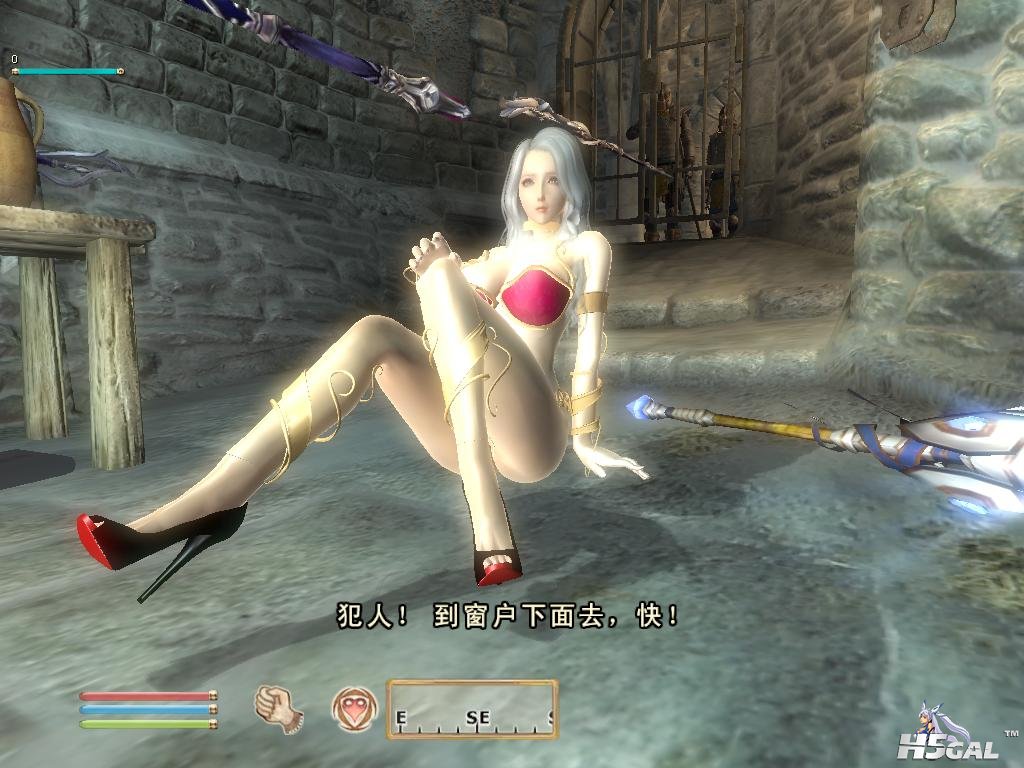1024x768 pixels.
Task: Click the compass heading bar
Action: [472, 709]
